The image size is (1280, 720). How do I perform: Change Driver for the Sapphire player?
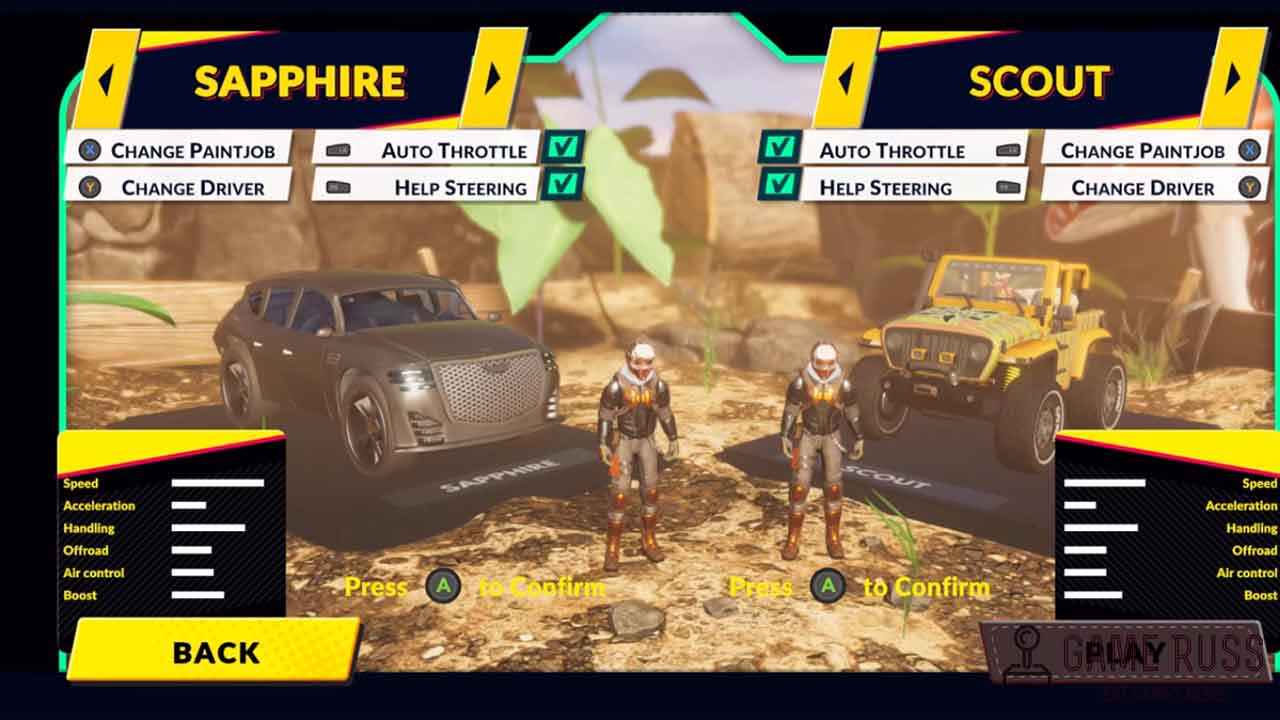pos(178,188)
